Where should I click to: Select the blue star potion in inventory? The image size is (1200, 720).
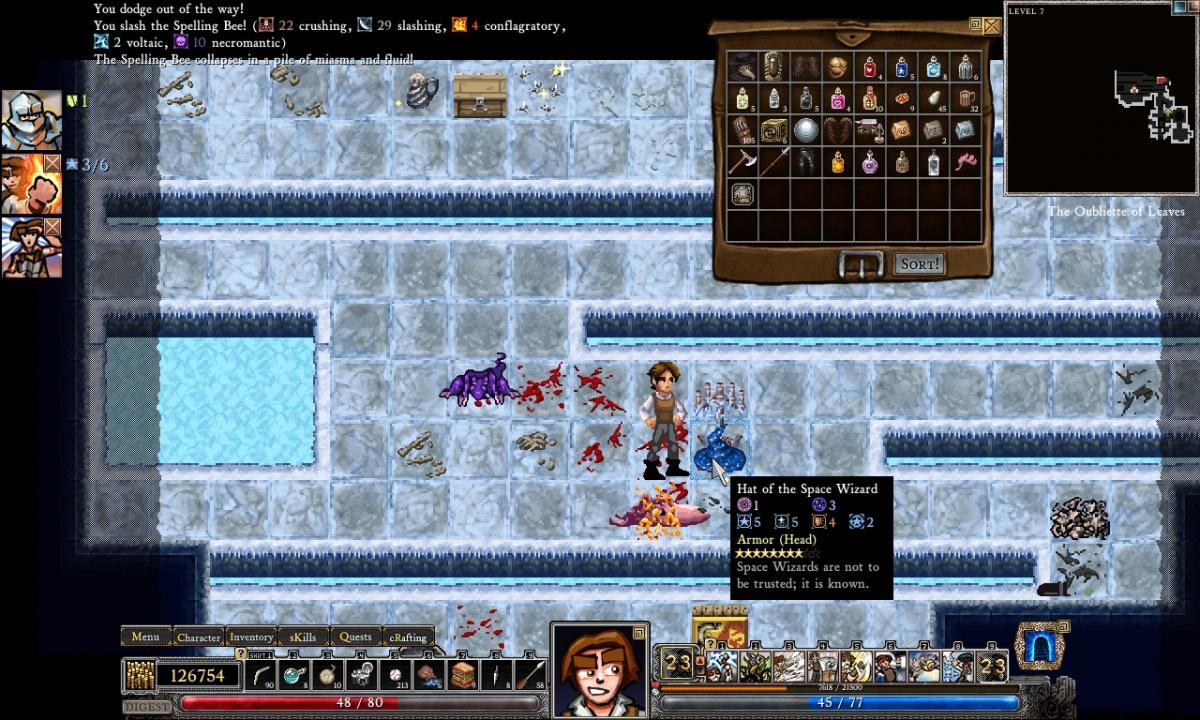(x=902, y=67)
